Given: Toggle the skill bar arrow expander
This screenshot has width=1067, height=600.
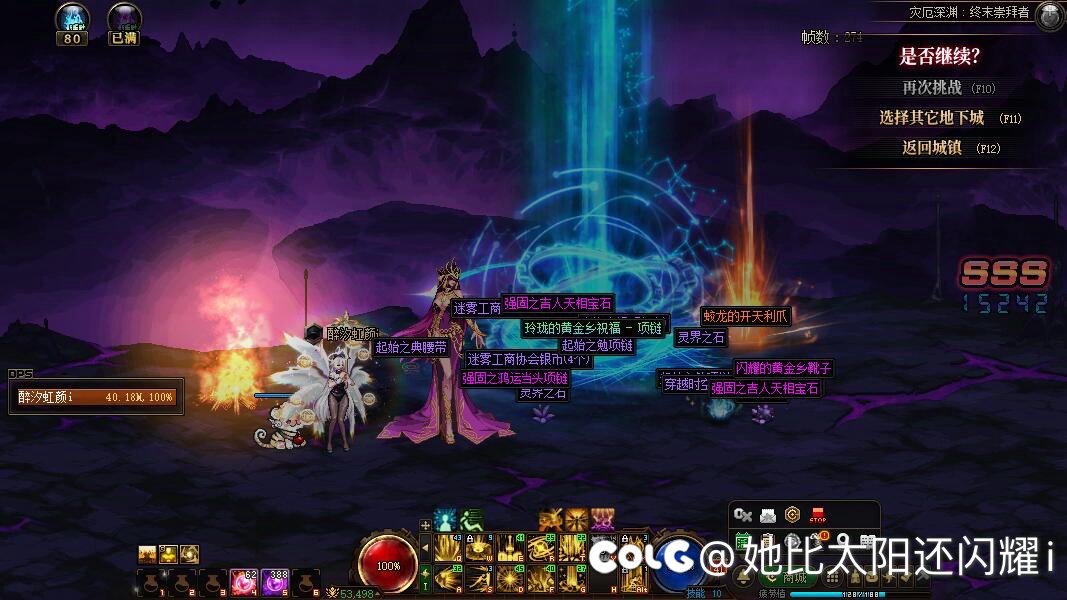Looking at the screenshot, I should (x=424, y=548).
